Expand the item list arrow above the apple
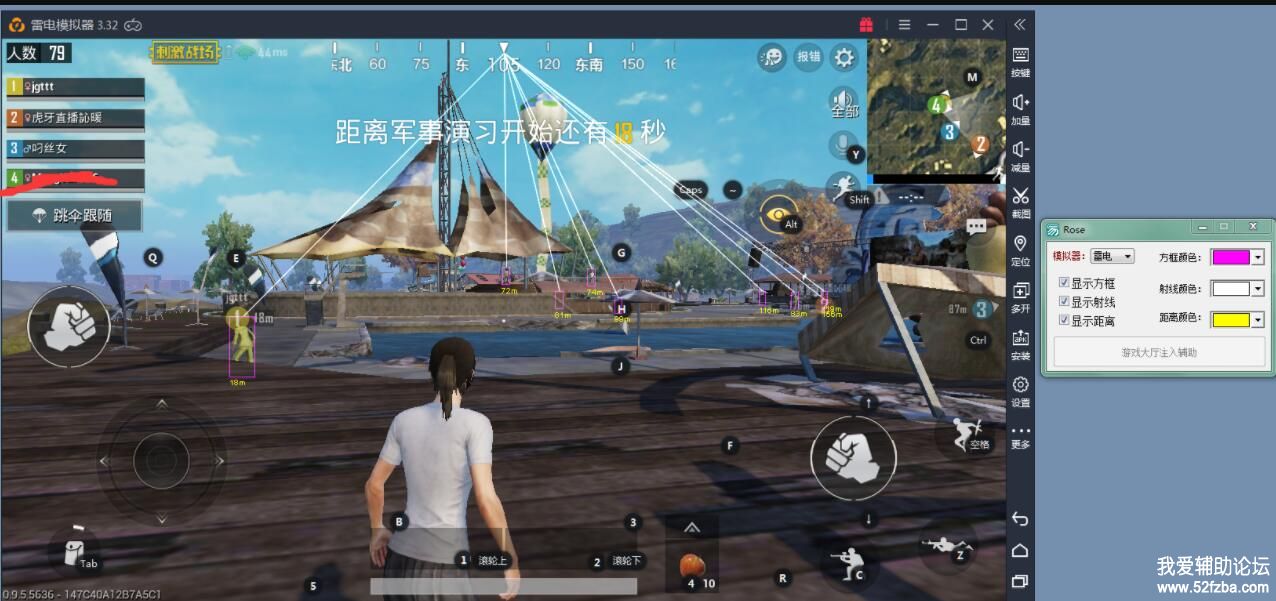1276x601 pixels. (x=691, y=528)
